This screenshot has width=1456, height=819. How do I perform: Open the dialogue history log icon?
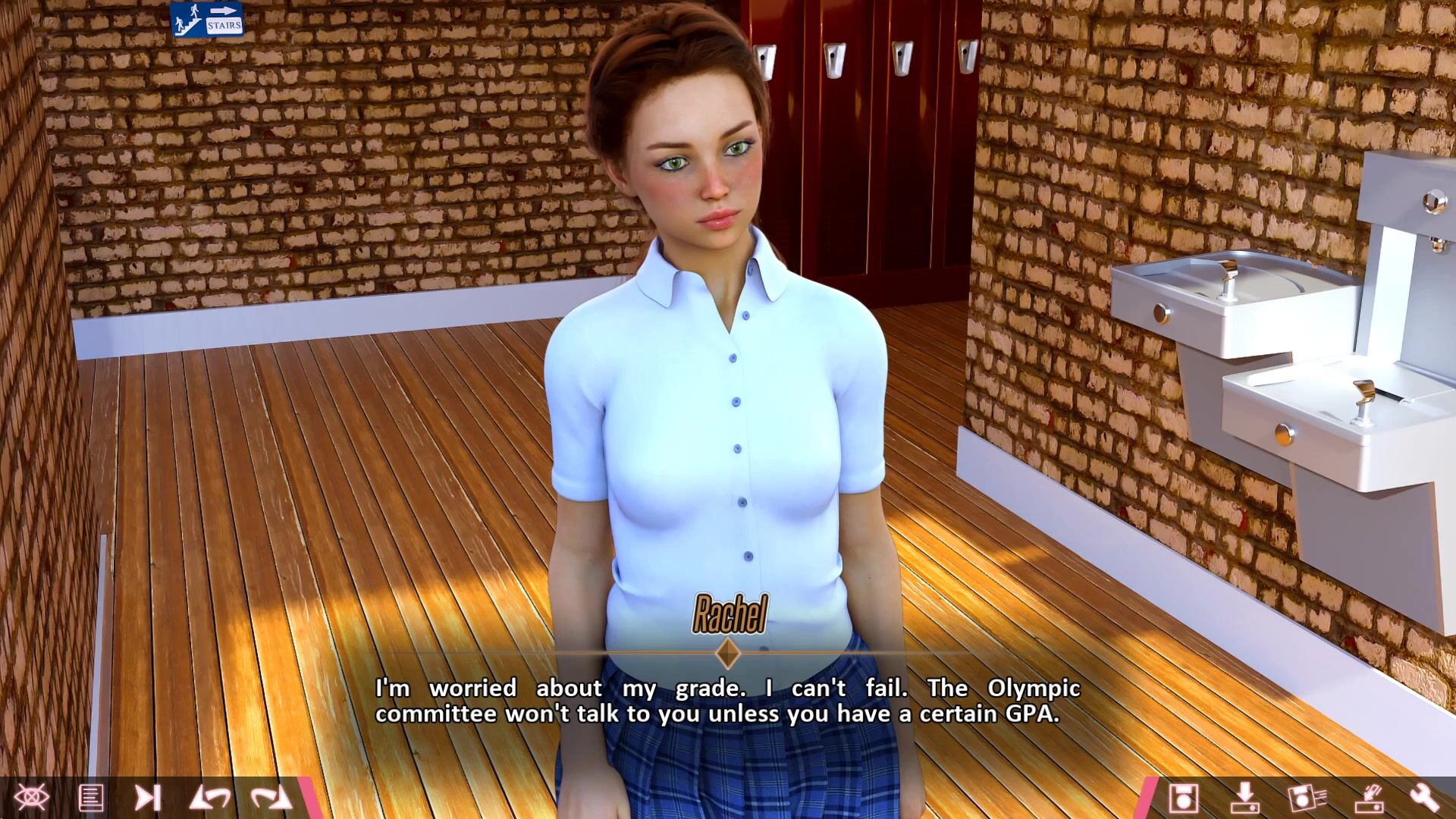91,798
